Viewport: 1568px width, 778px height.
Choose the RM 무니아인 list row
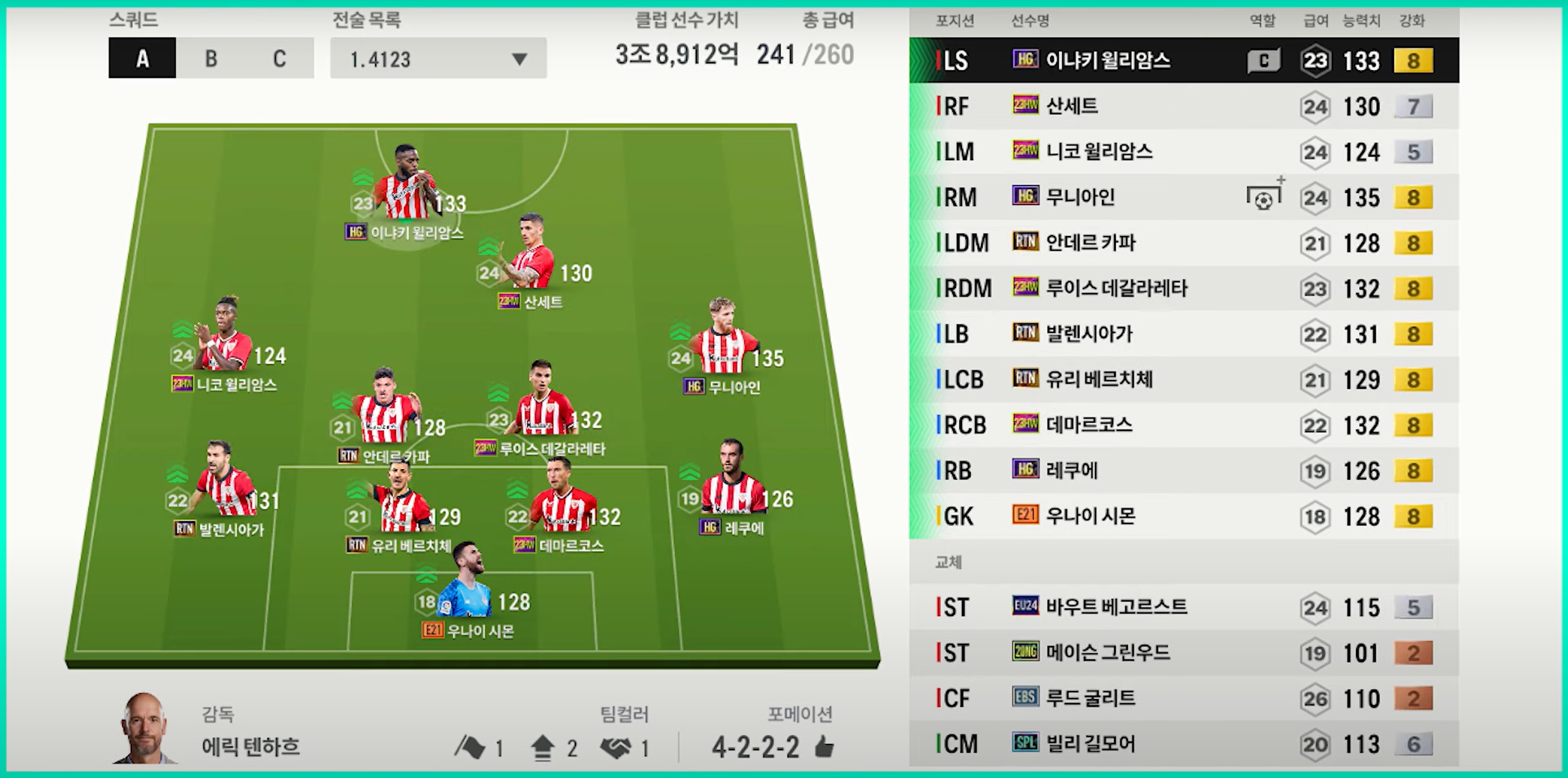pyautogui.click(x=1183, y=197)
